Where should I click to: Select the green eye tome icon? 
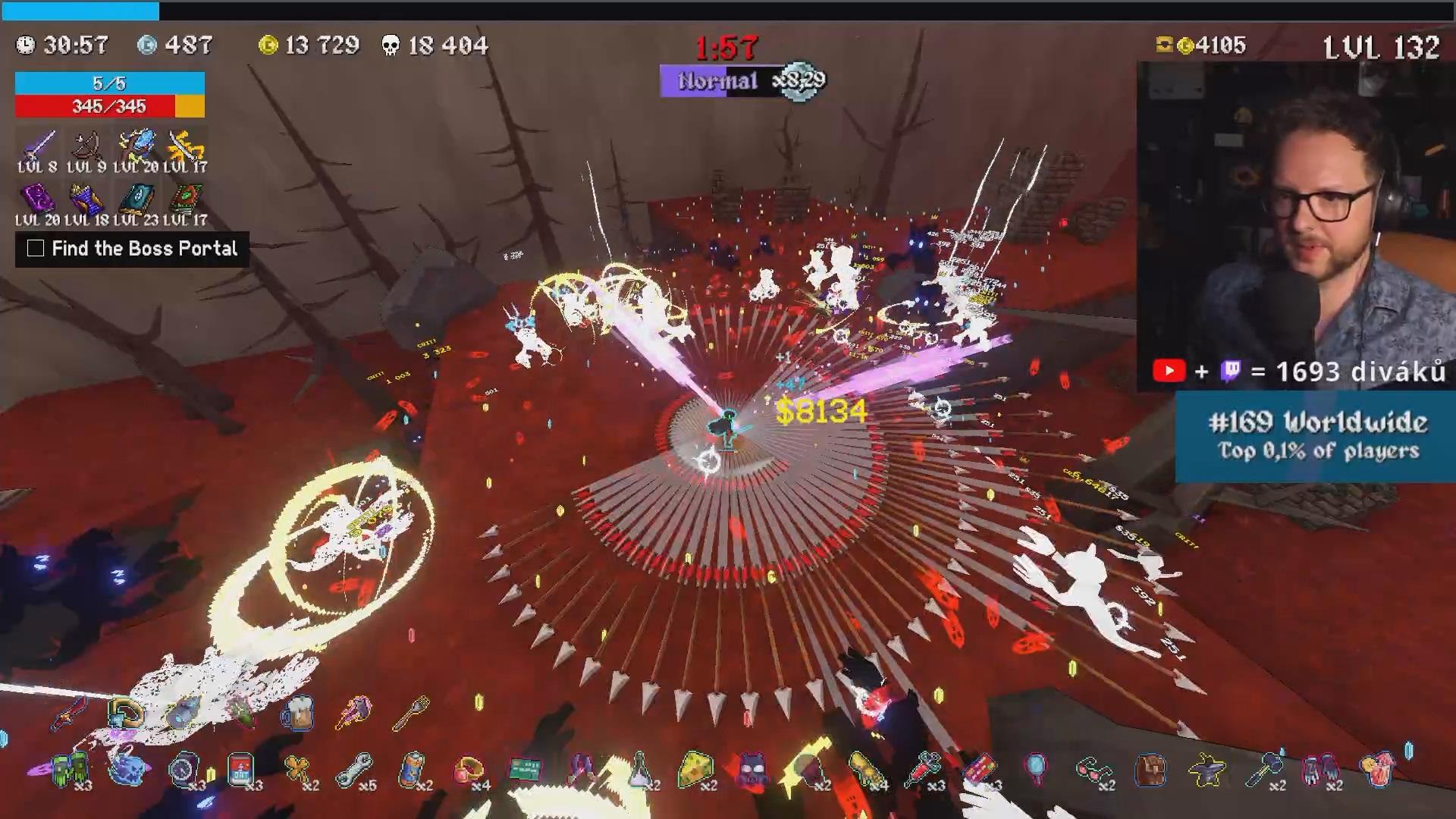tap(185, 199)
